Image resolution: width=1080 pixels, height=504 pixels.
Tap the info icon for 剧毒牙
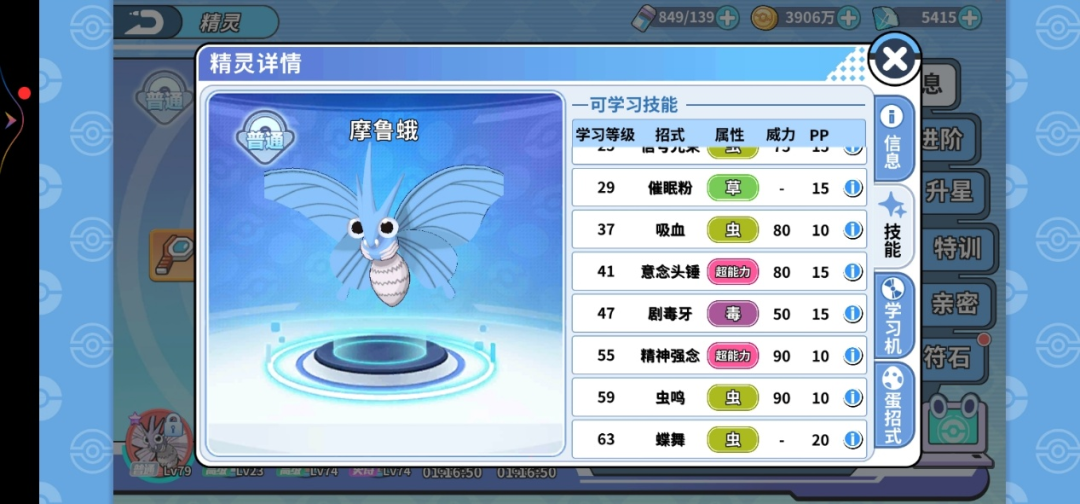(x=853, y=314)
